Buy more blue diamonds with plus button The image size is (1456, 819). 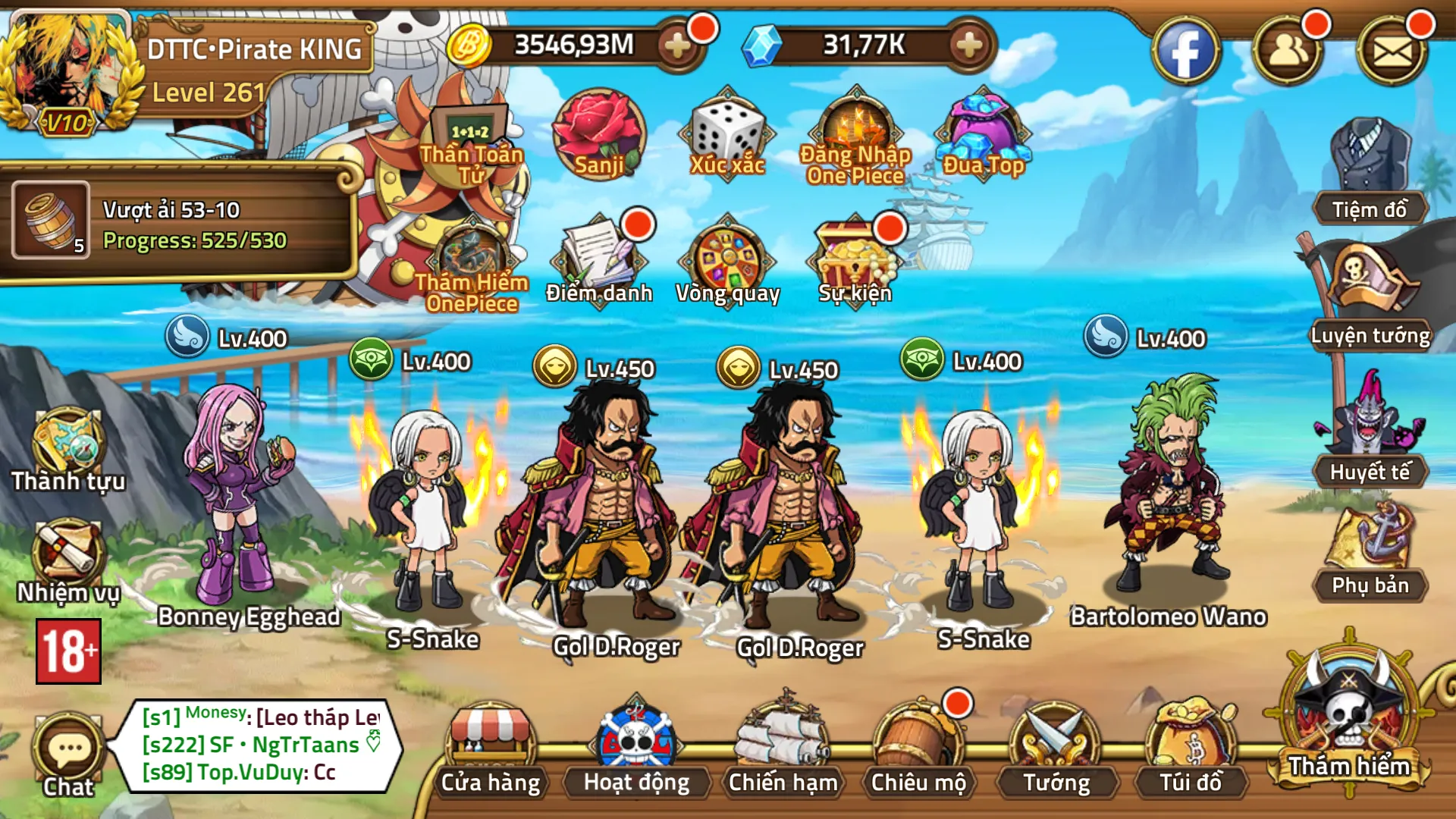(969, 45)
